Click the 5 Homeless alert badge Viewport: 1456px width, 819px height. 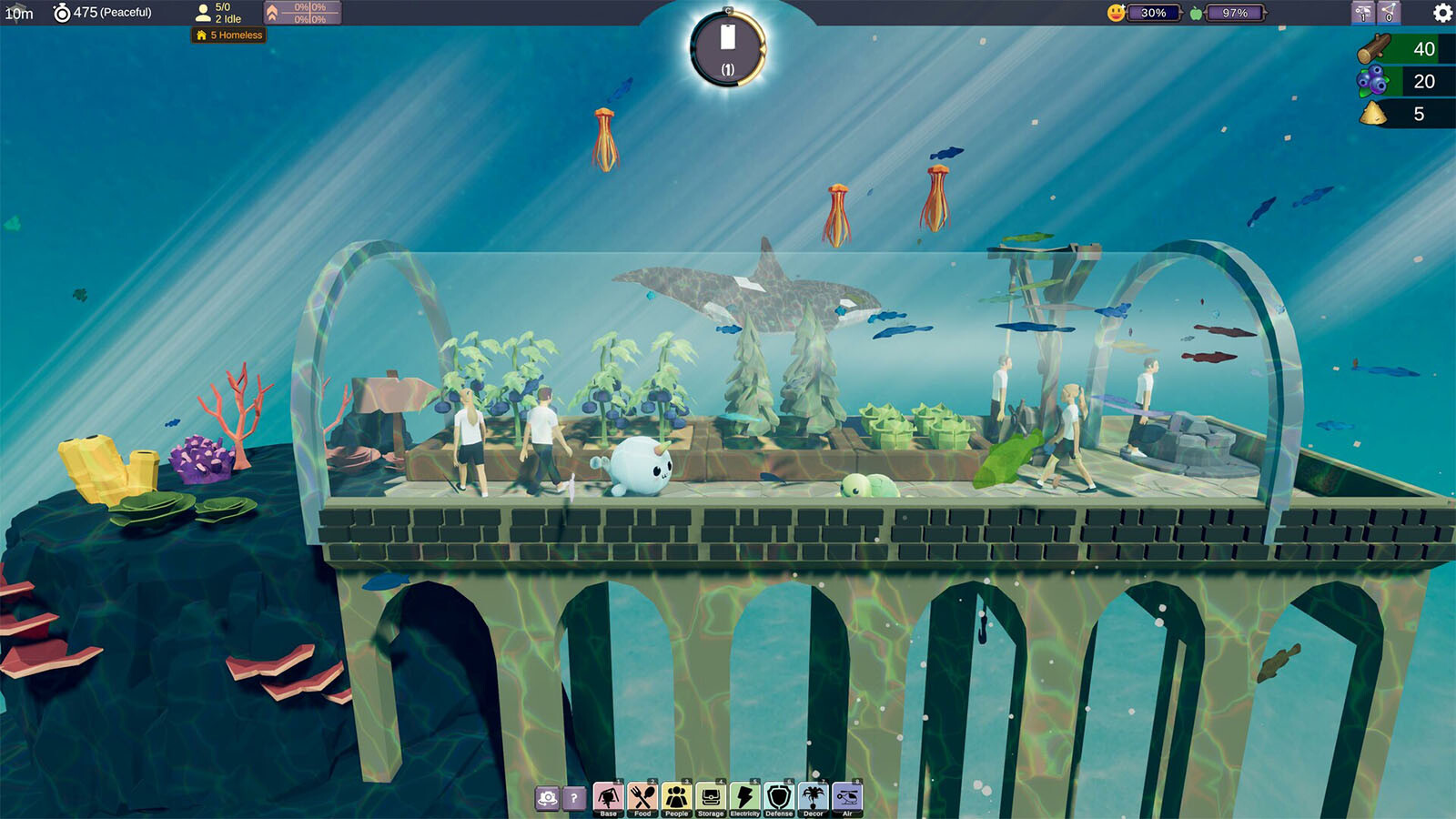click(229, 35)
